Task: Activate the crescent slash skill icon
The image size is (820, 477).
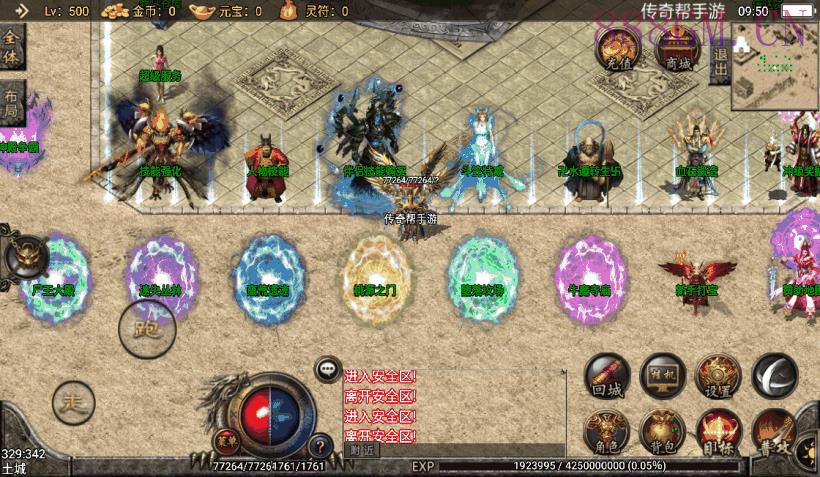Action: click(x=774, y=375)
